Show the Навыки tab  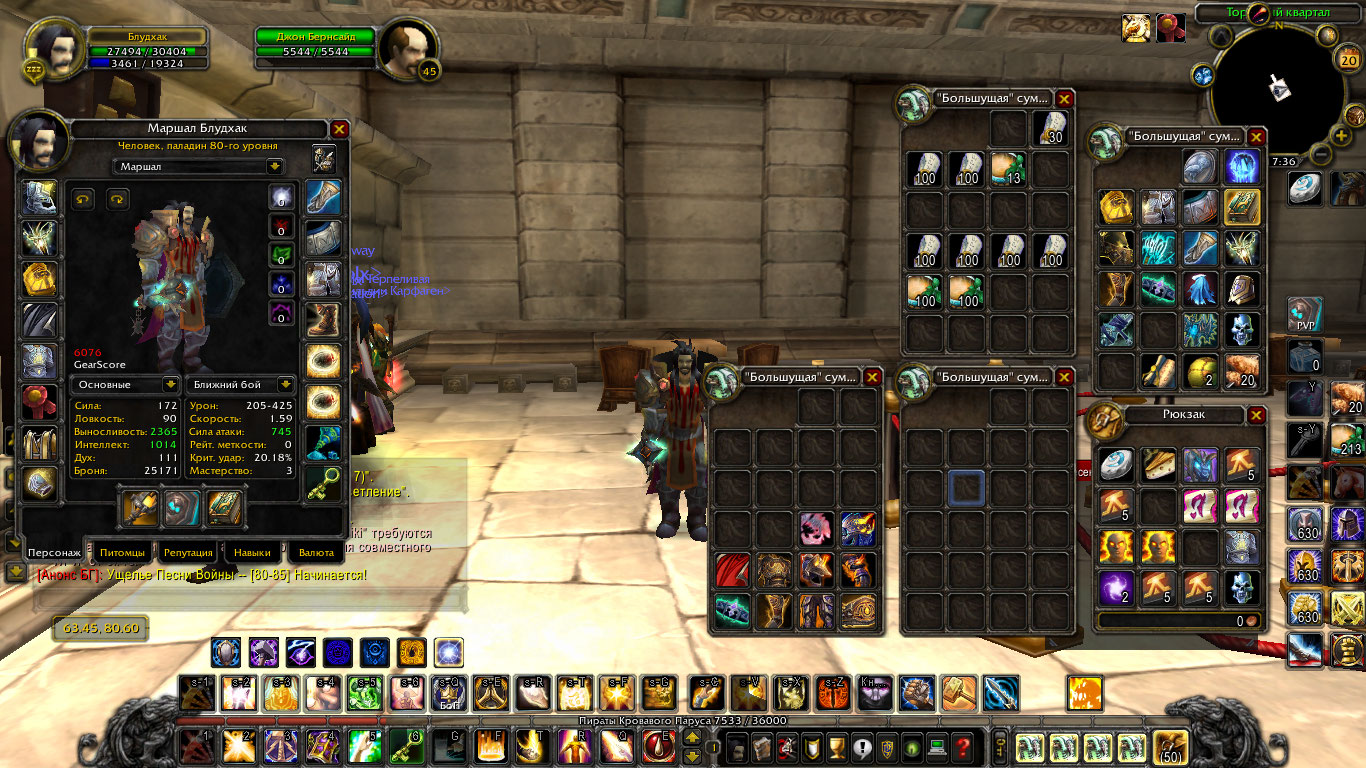251,552
